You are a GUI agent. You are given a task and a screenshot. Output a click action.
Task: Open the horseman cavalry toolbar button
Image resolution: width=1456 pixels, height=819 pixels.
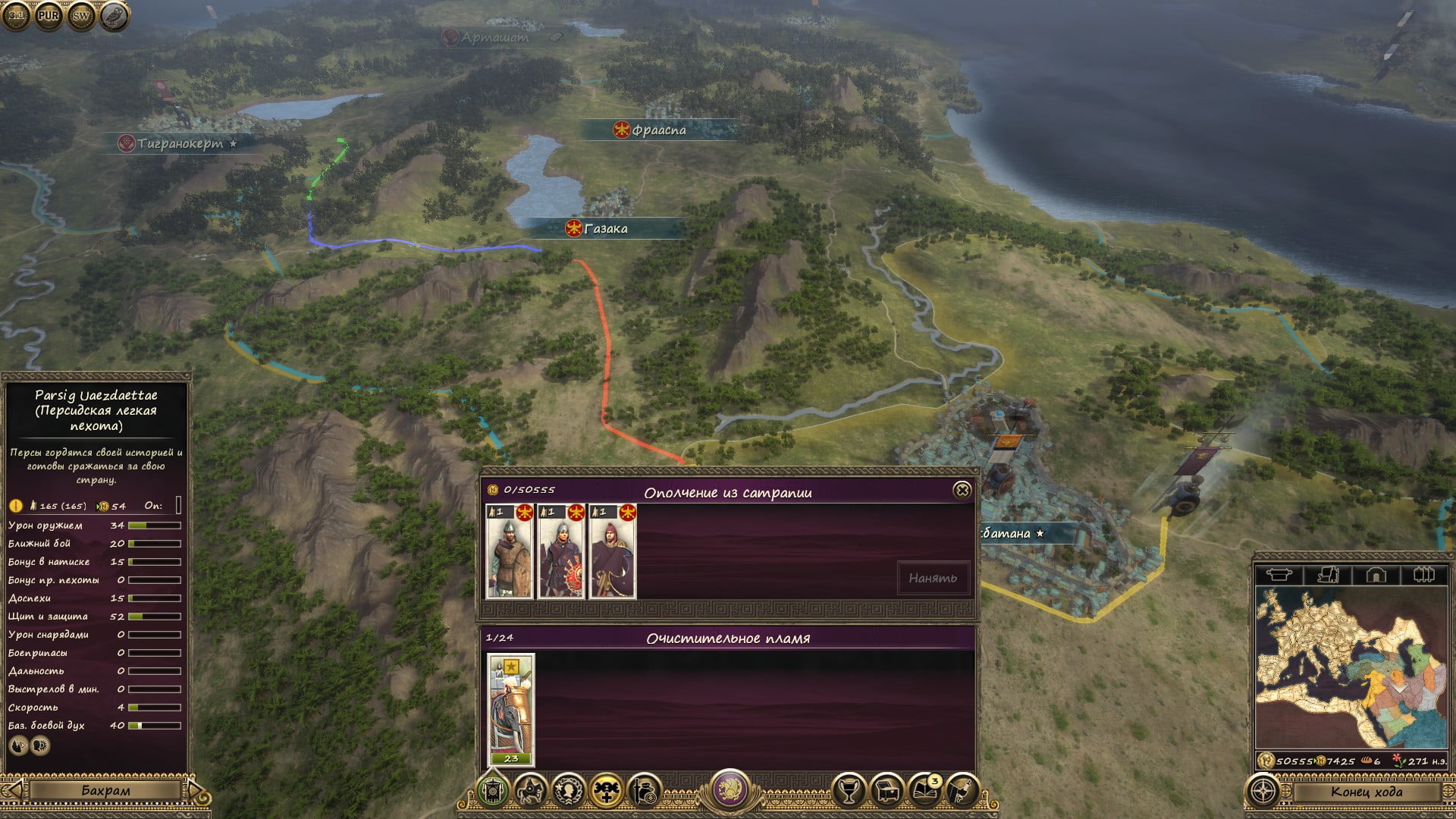tap(531, 792)
